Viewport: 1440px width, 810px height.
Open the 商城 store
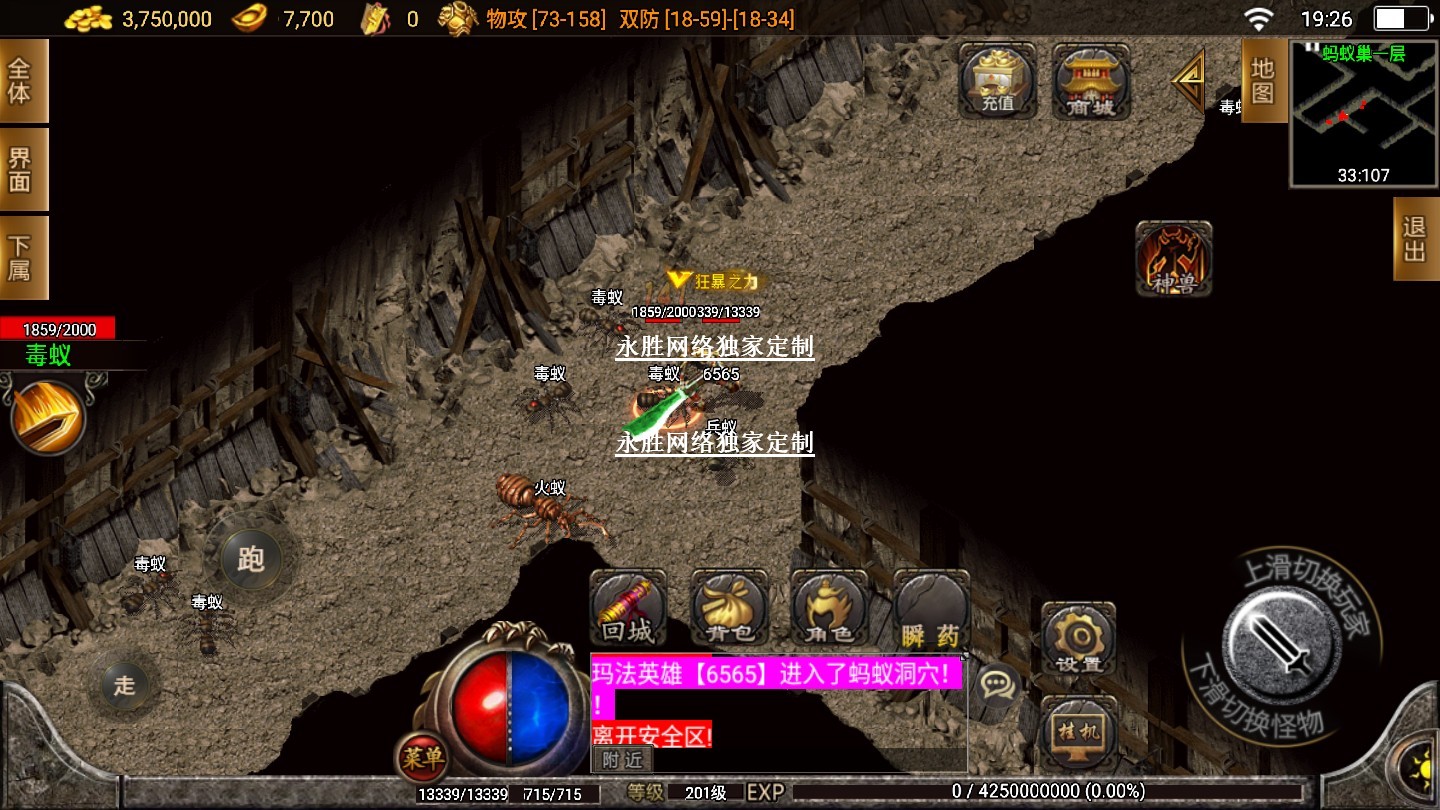[x=1091, y=82]
